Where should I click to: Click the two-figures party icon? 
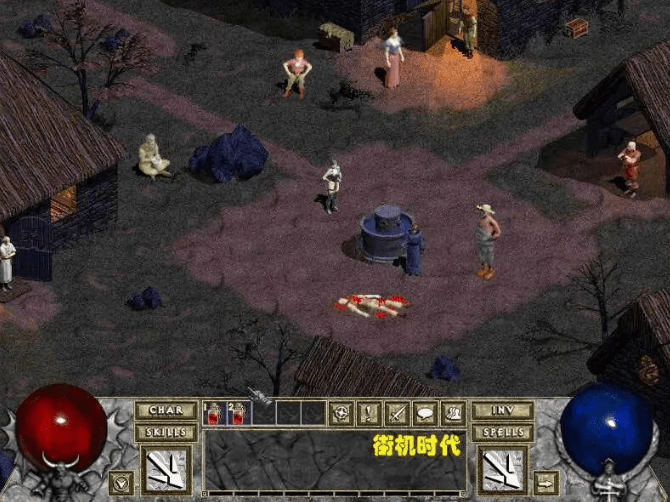(452, 412)
